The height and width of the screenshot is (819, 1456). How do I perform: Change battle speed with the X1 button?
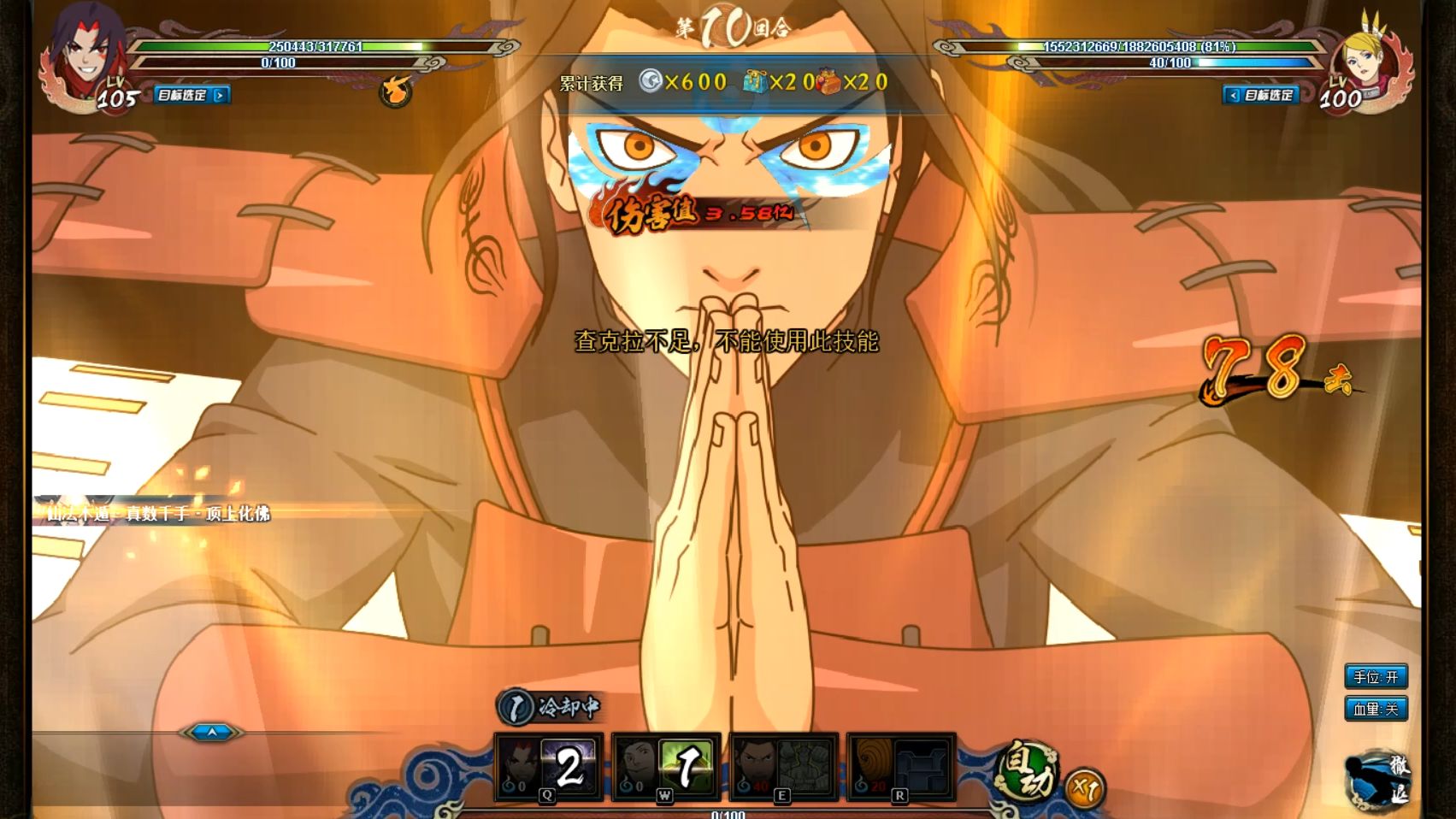click(1085, 788)
